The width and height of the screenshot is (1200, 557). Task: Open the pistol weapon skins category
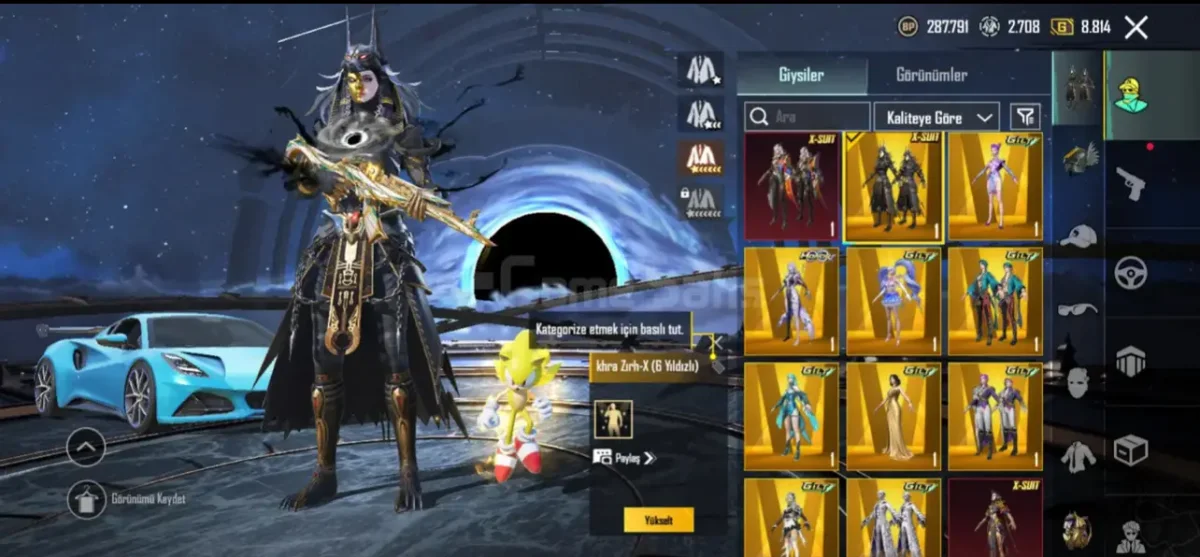tap(1131, 184)
